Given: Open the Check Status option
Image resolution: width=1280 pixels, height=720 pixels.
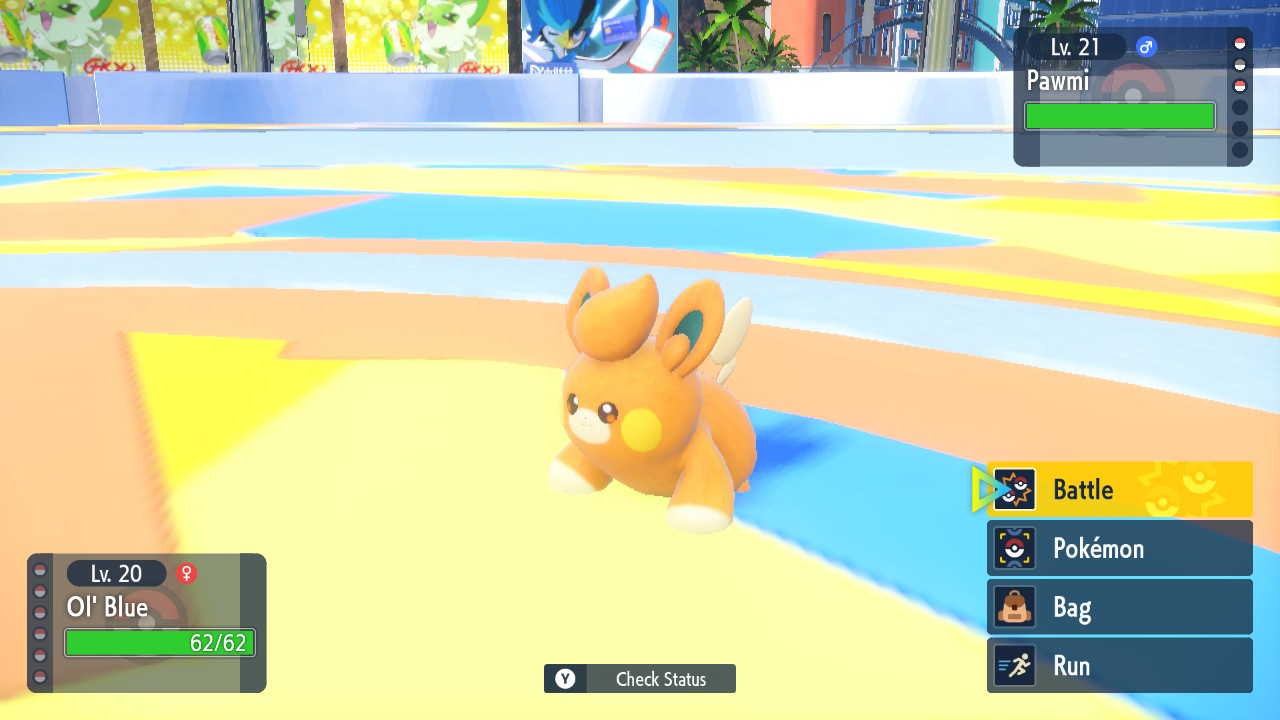Looking at the screenshot, I should [x=640, y=679].
